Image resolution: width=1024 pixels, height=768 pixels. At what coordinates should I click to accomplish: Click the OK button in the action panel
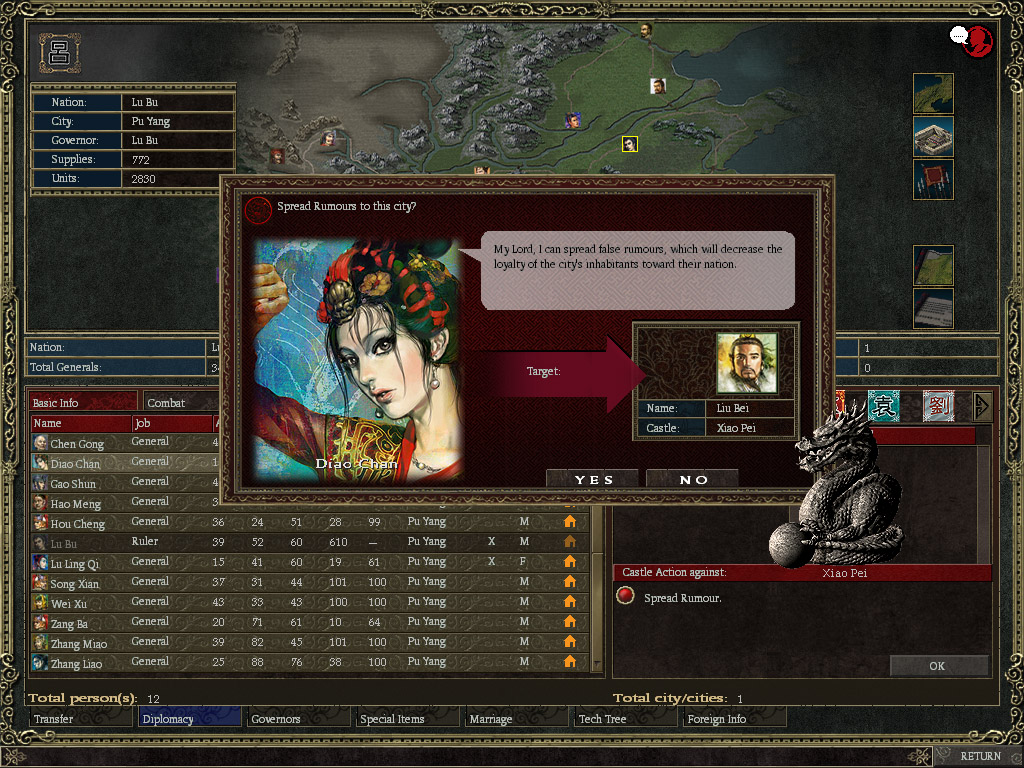936,665
